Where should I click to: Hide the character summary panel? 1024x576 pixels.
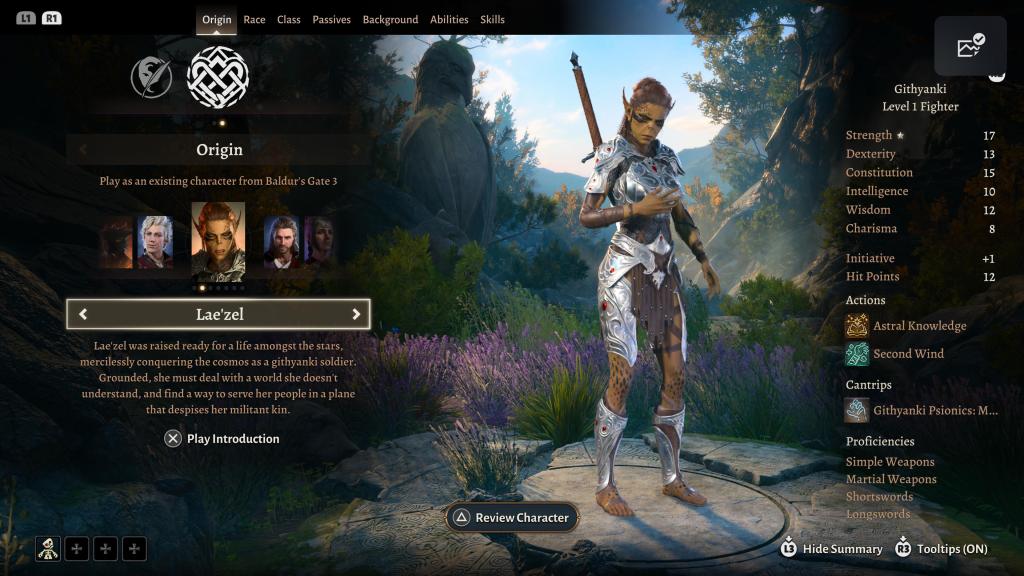click(832, 548)
